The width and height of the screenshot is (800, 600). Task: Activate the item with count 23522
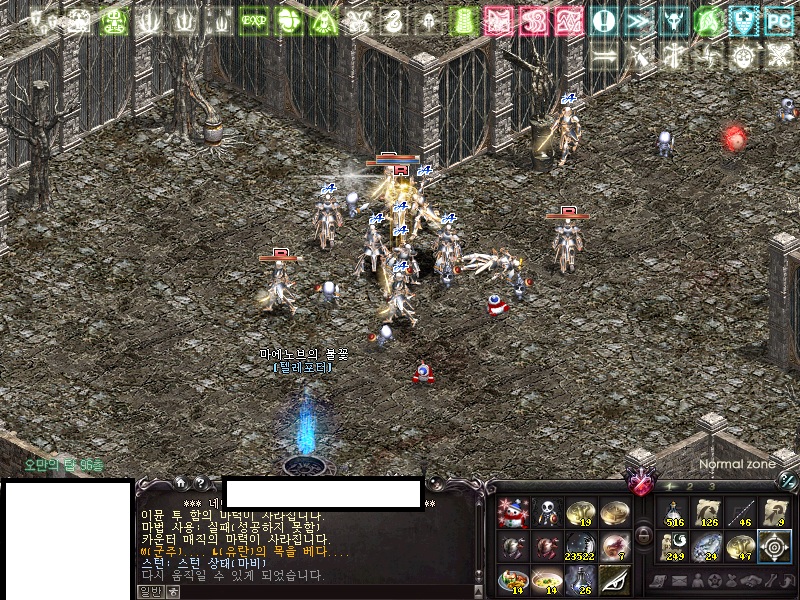pos(581,547)
